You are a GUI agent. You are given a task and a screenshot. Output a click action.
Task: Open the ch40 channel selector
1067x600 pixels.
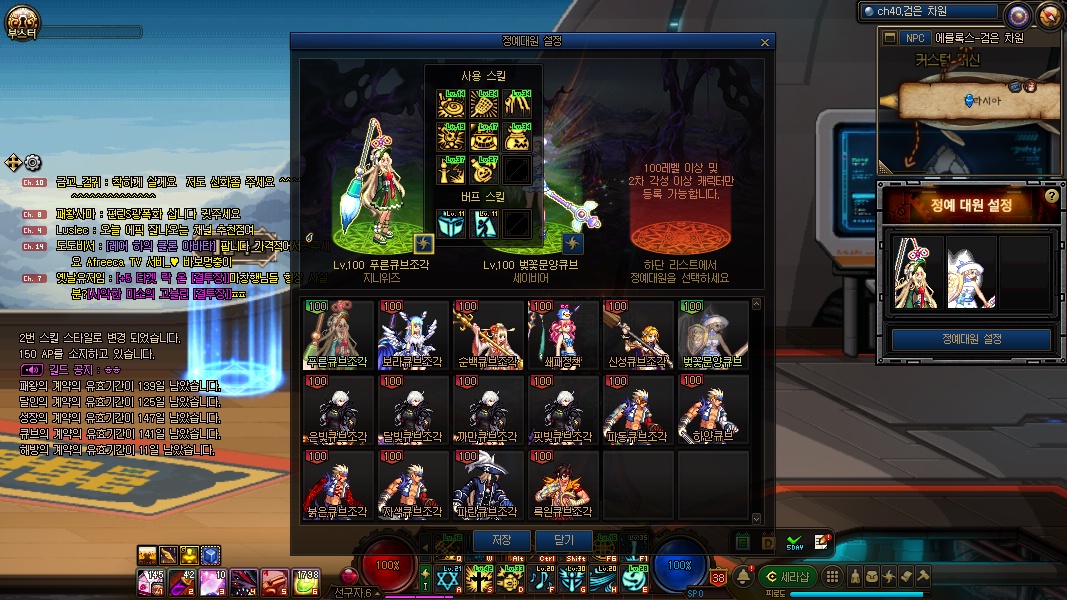click(930, 12)
